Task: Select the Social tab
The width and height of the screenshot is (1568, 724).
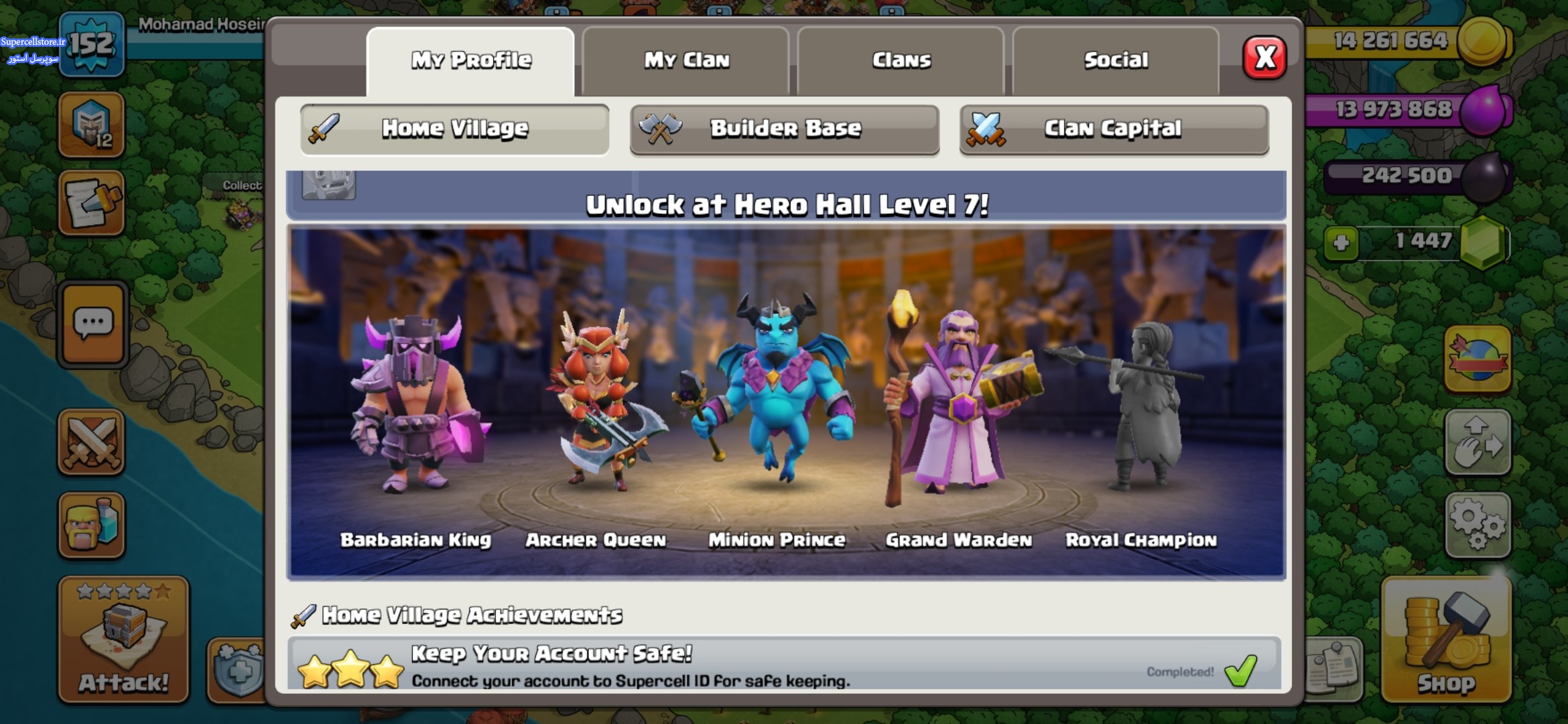Action: (1116, 60)
